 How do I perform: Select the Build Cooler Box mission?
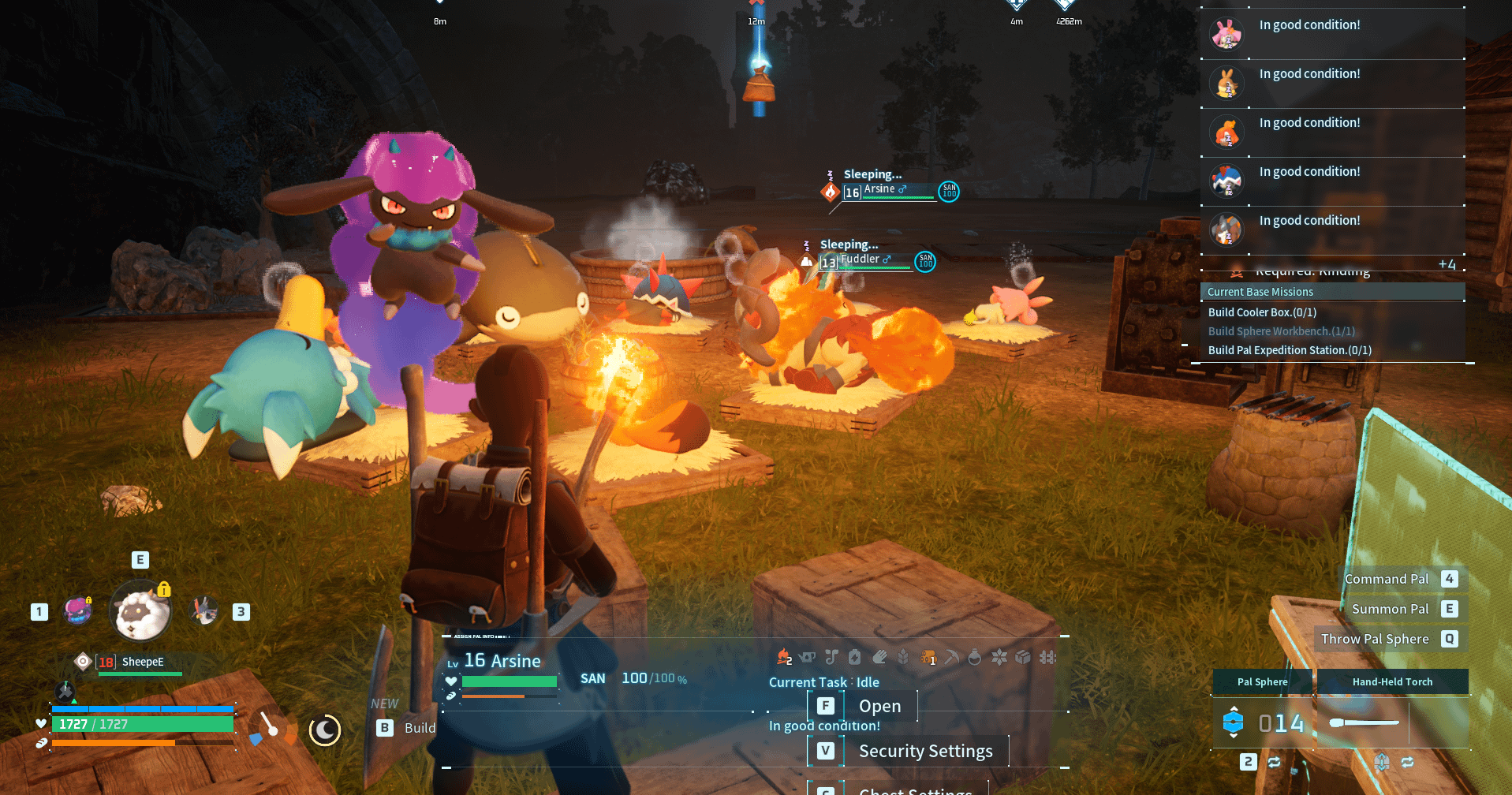(1262, 312)
